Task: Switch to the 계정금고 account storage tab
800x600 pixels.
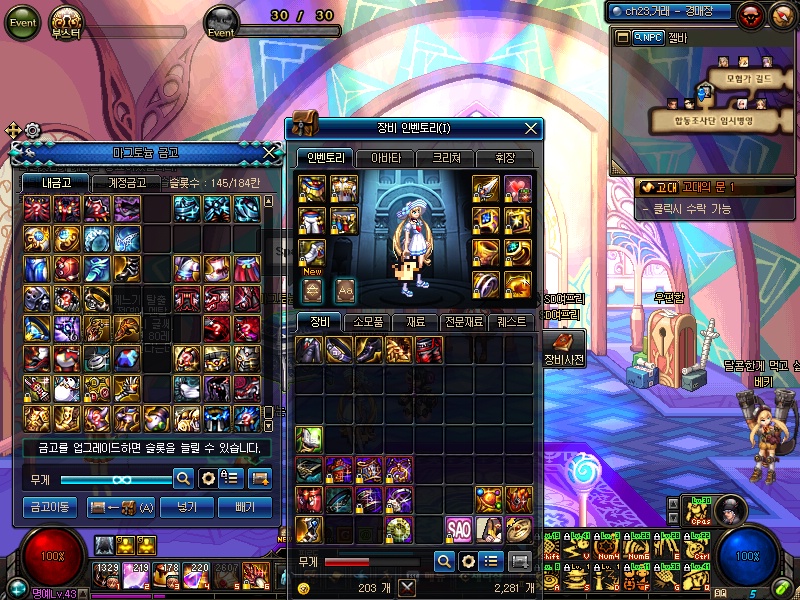Action: point(125,183)
